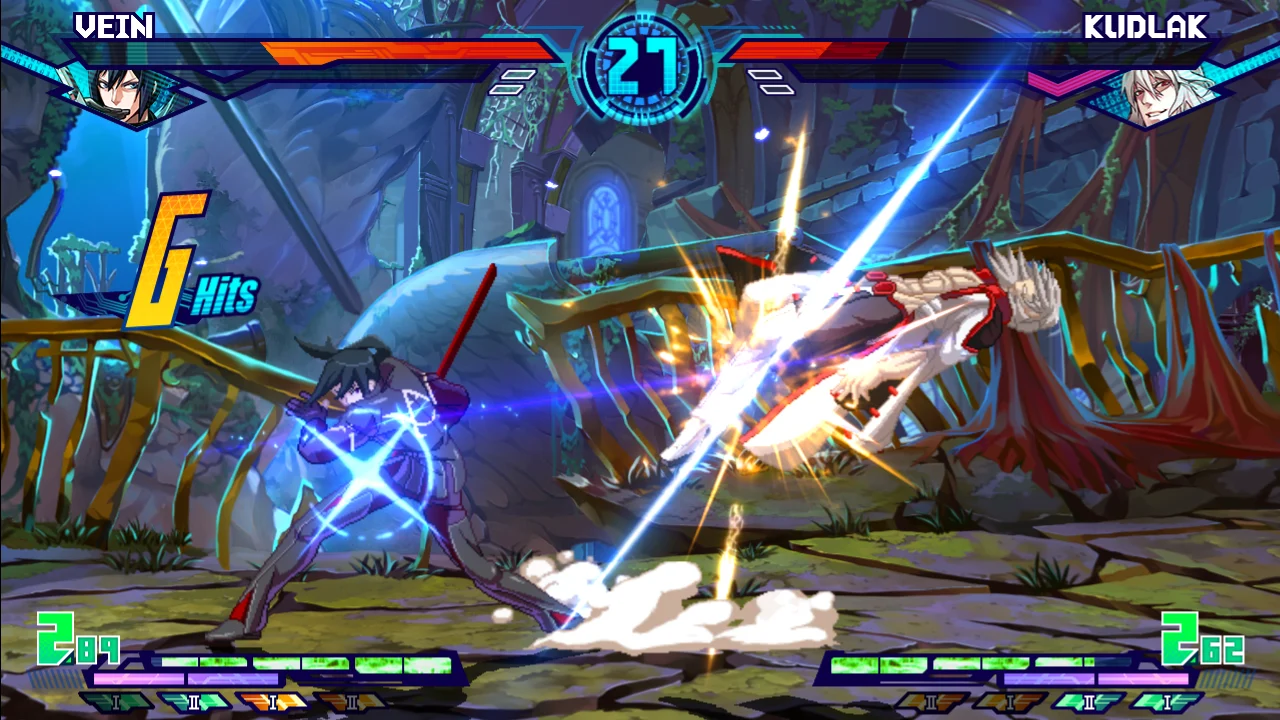Image resolution: width=1280 pixels, height=720 pixels.
Task: Click Vein's character portrait
Action: (118, 95)
